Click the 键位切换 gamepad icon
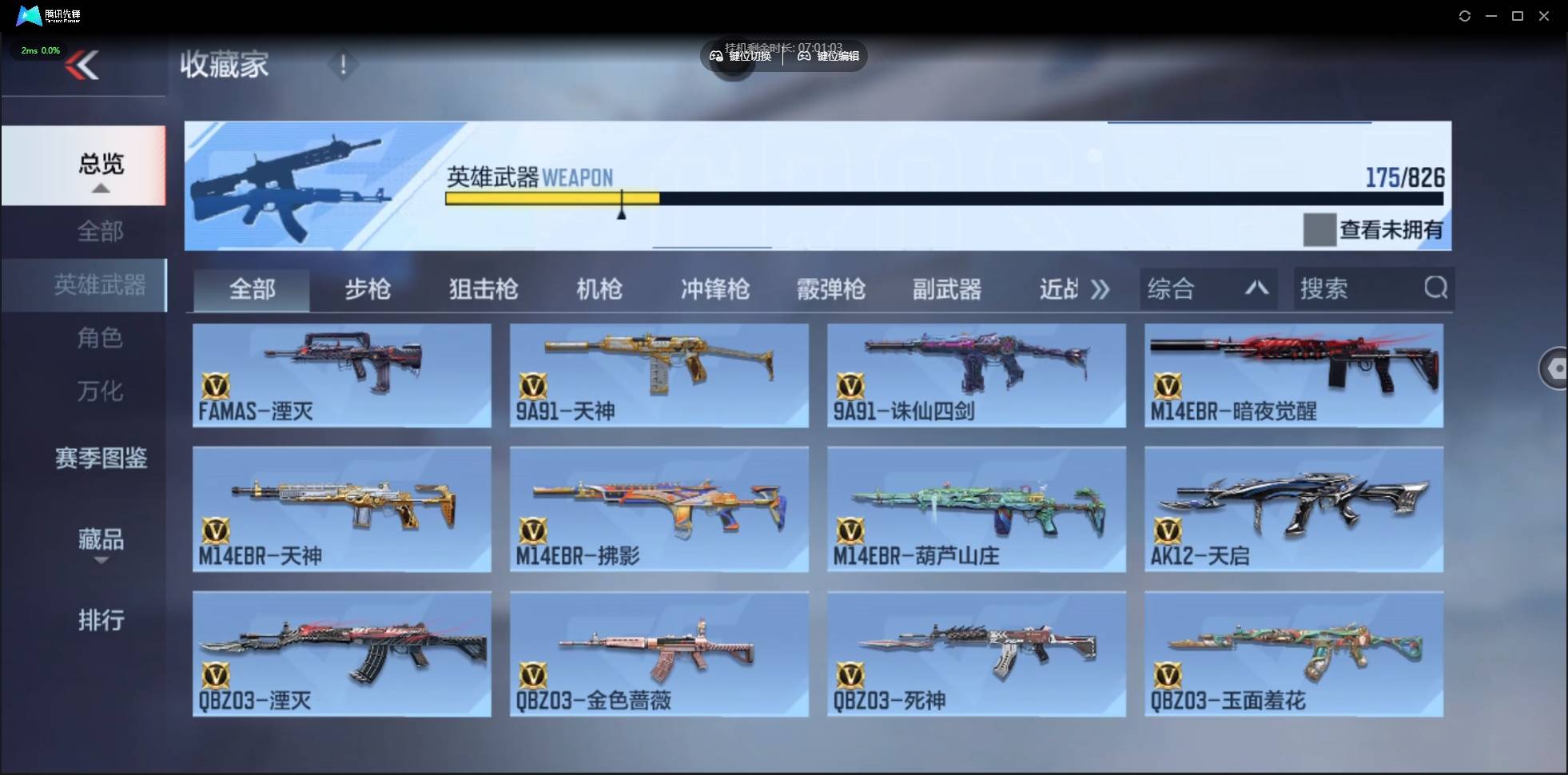This screenshot has width=1568, height=775. [715, 56]
